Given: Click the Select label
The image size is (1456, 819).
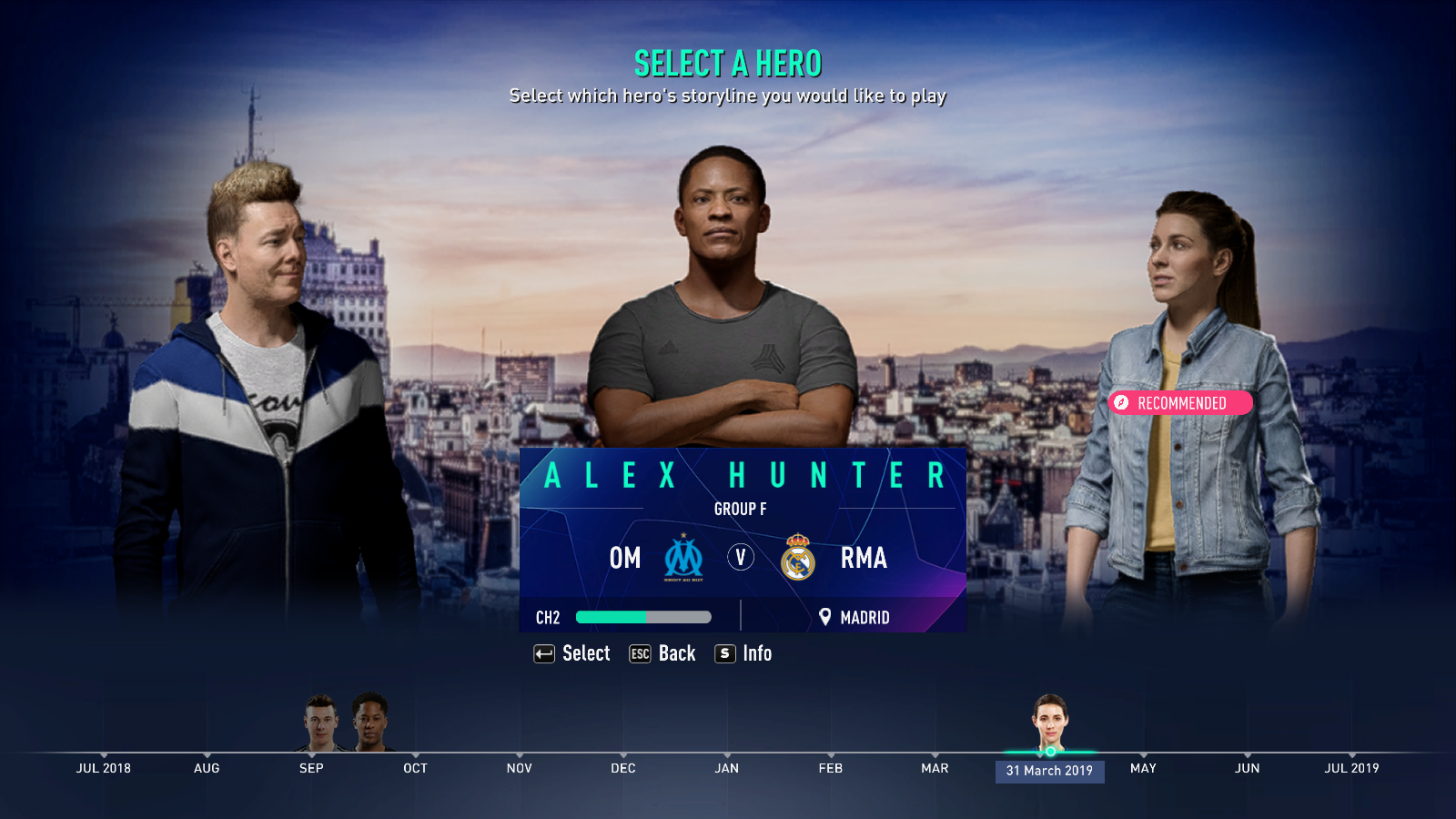Looking at the screenshot, I should tap(586, 653).
